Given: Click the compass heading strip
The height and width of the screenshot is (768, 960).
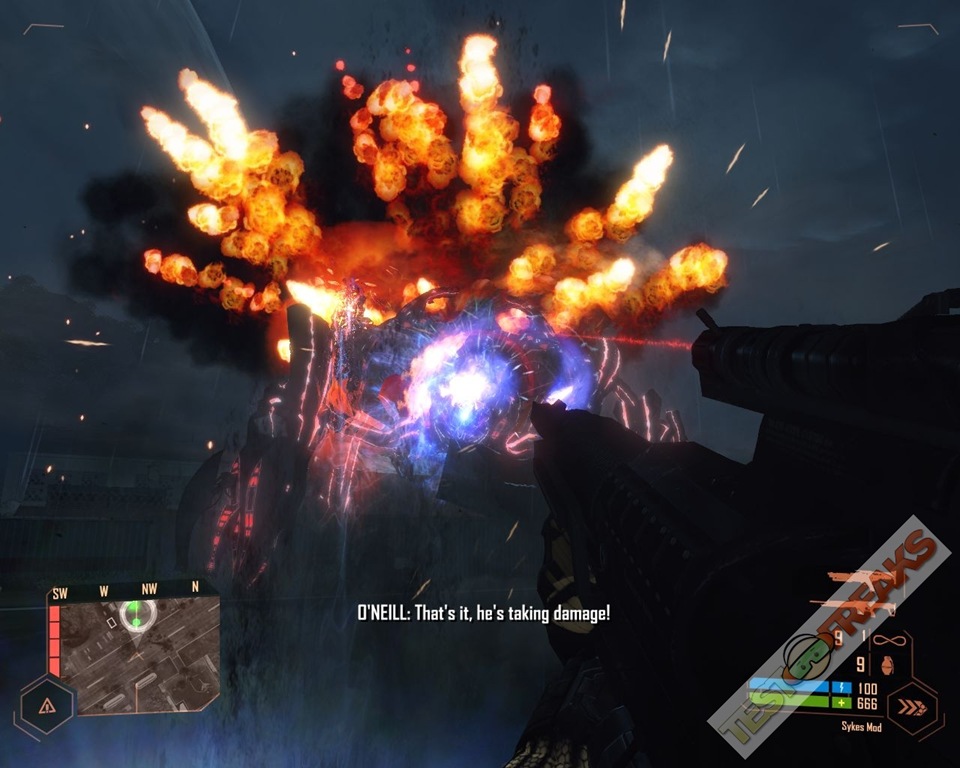Looking at the screenshot, I should pos(125,592).
